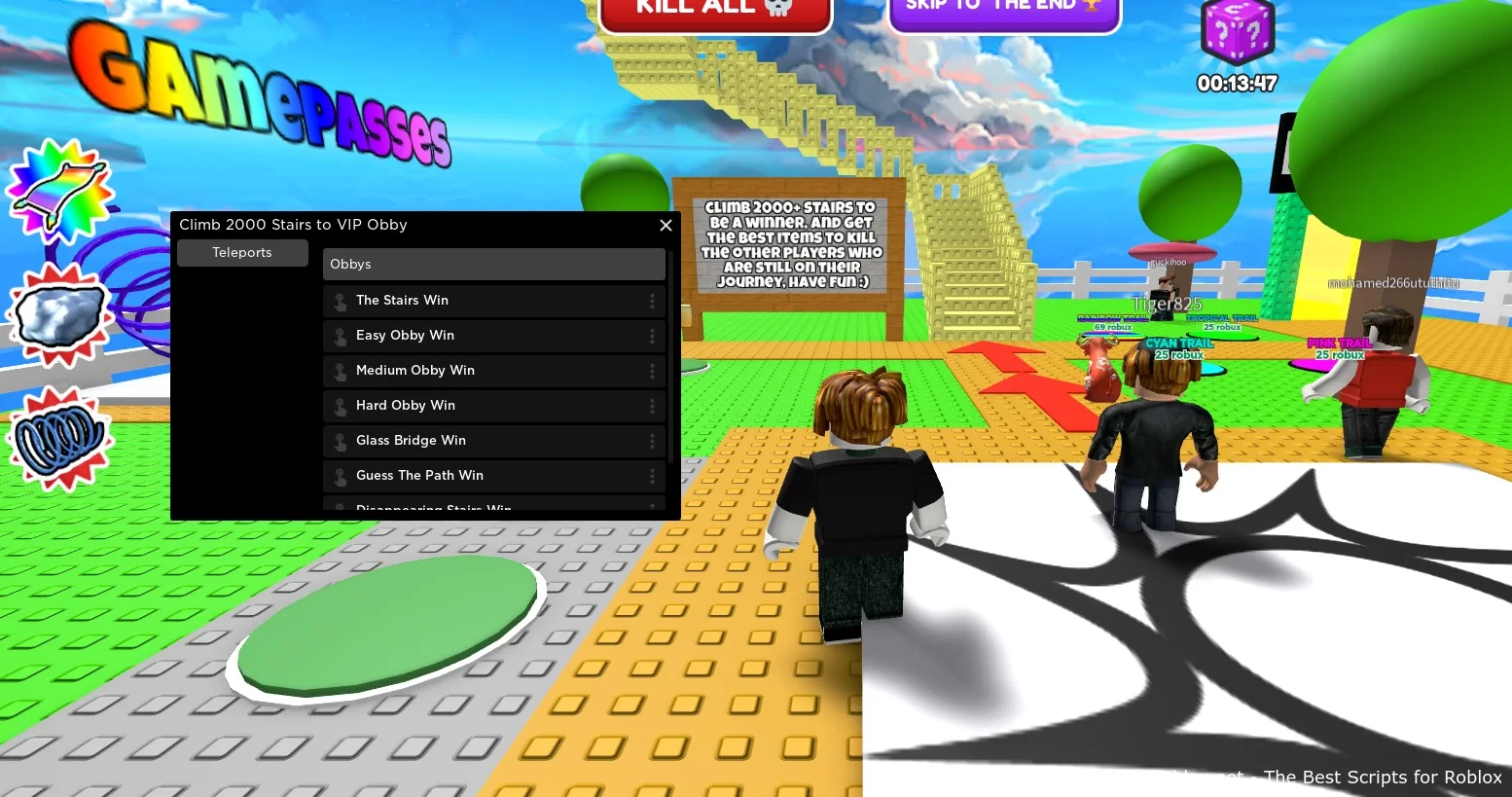Click the teleport icon beside Glass Bridge Win
1512x797 pixels.
[x=340, y=441]
